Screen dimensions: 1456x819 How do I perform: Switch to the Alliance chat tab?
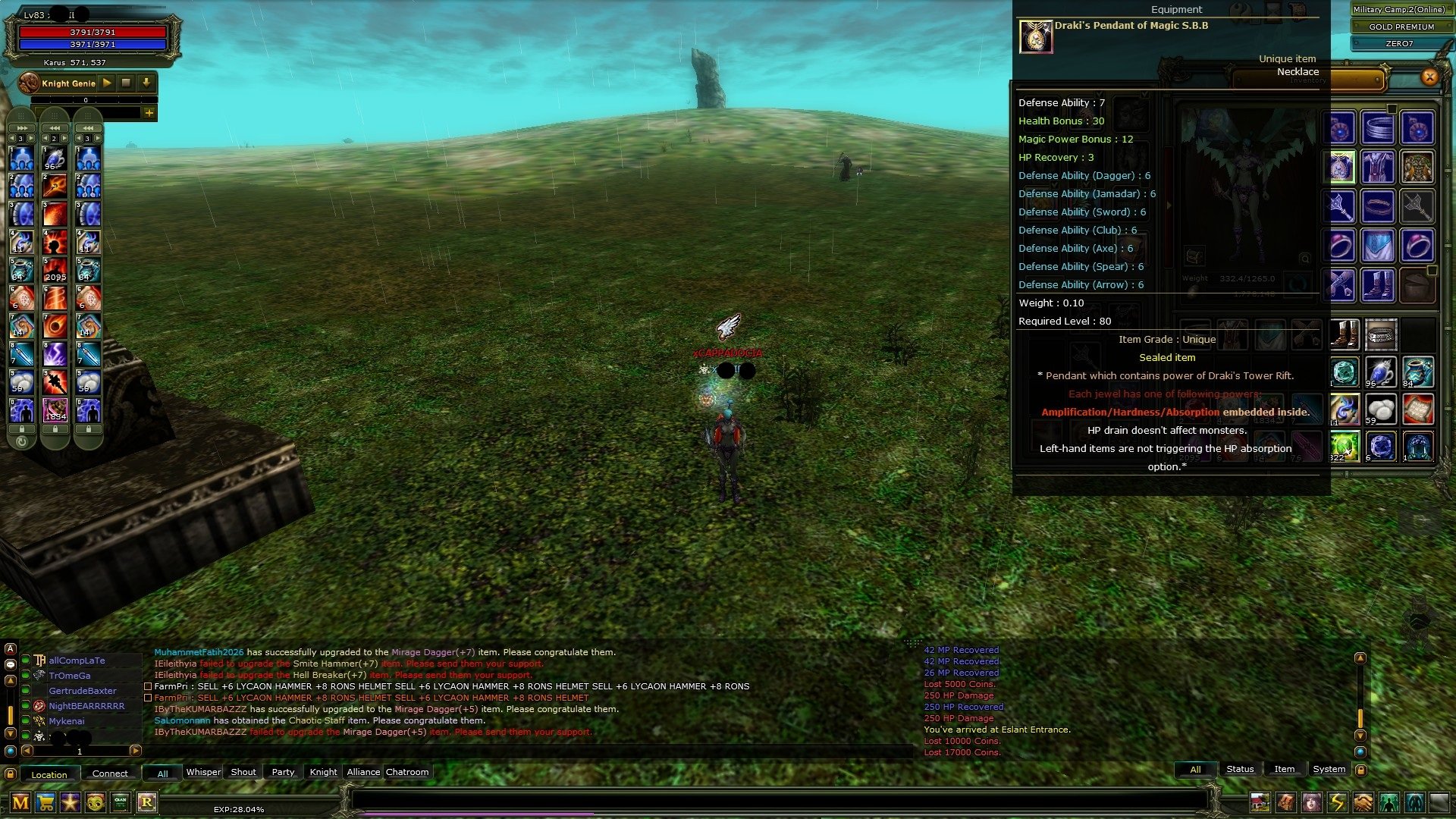pyautogui.click(x=363, y=772)
